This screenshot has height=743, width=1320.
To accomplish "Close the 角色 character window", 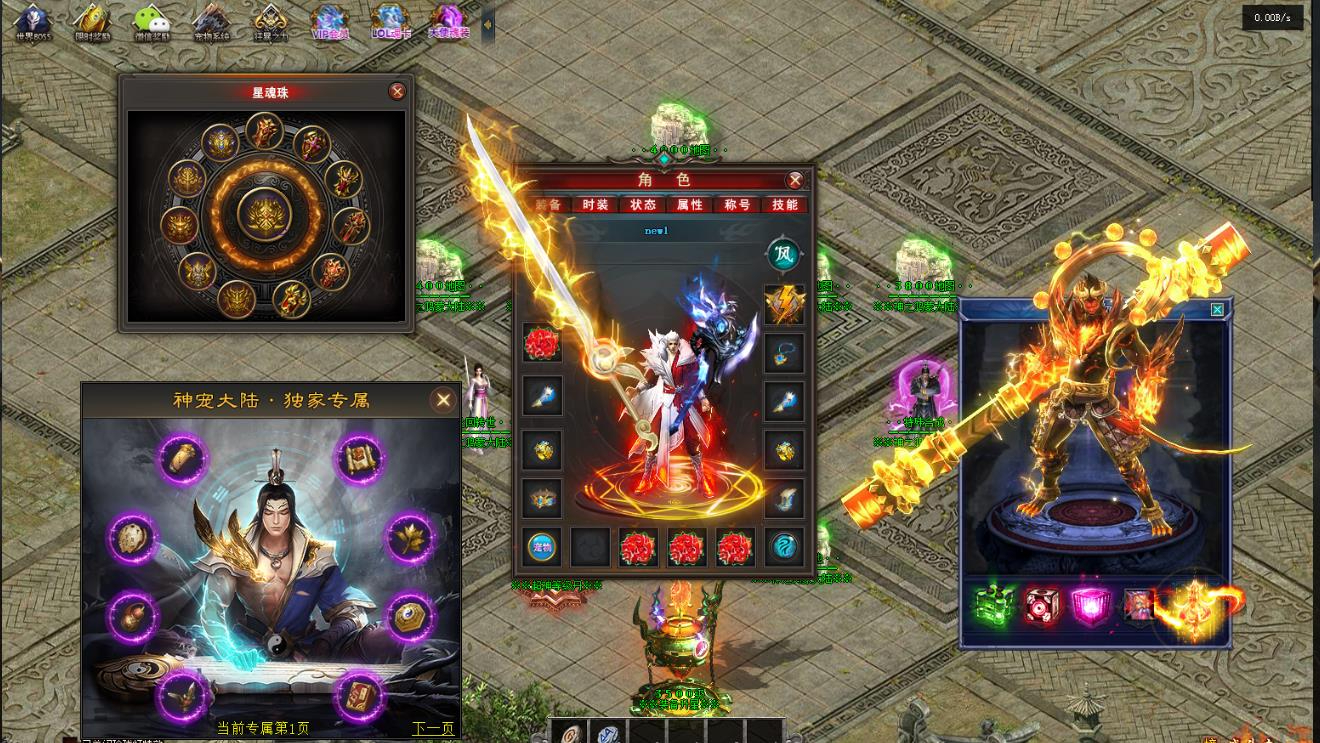I will point(795,180).
